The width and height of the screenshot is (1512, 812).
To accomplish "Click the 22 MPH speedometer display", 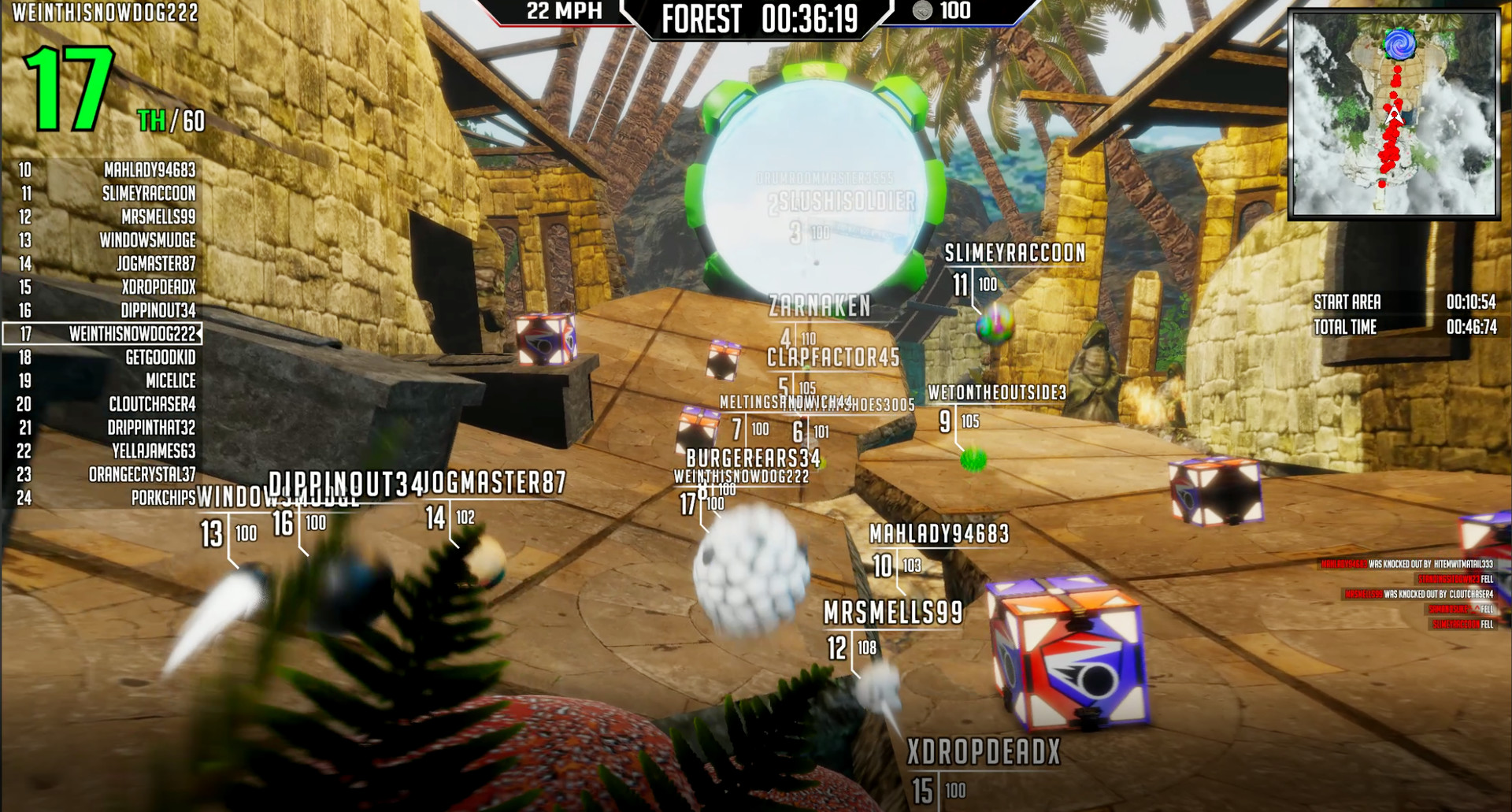I will 562,11.
